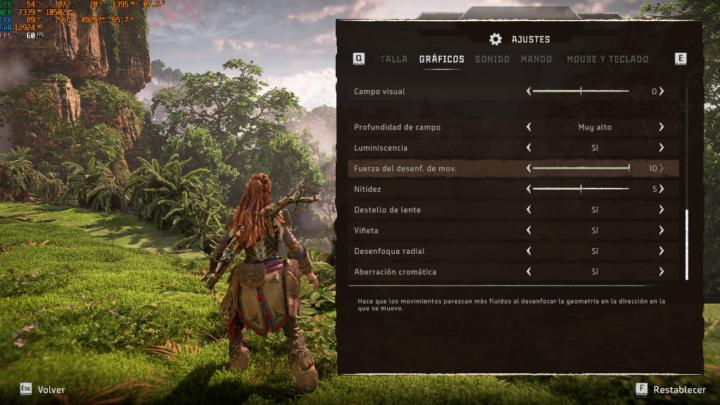This screenshot has height=405, width=720.
Task: Select the Destello de lente row
Action: click(420, 210)
